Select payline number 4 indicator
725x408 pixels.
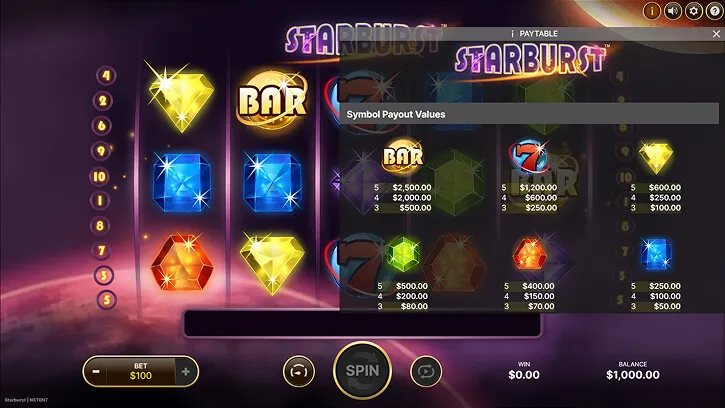click(x=105, y=76)
